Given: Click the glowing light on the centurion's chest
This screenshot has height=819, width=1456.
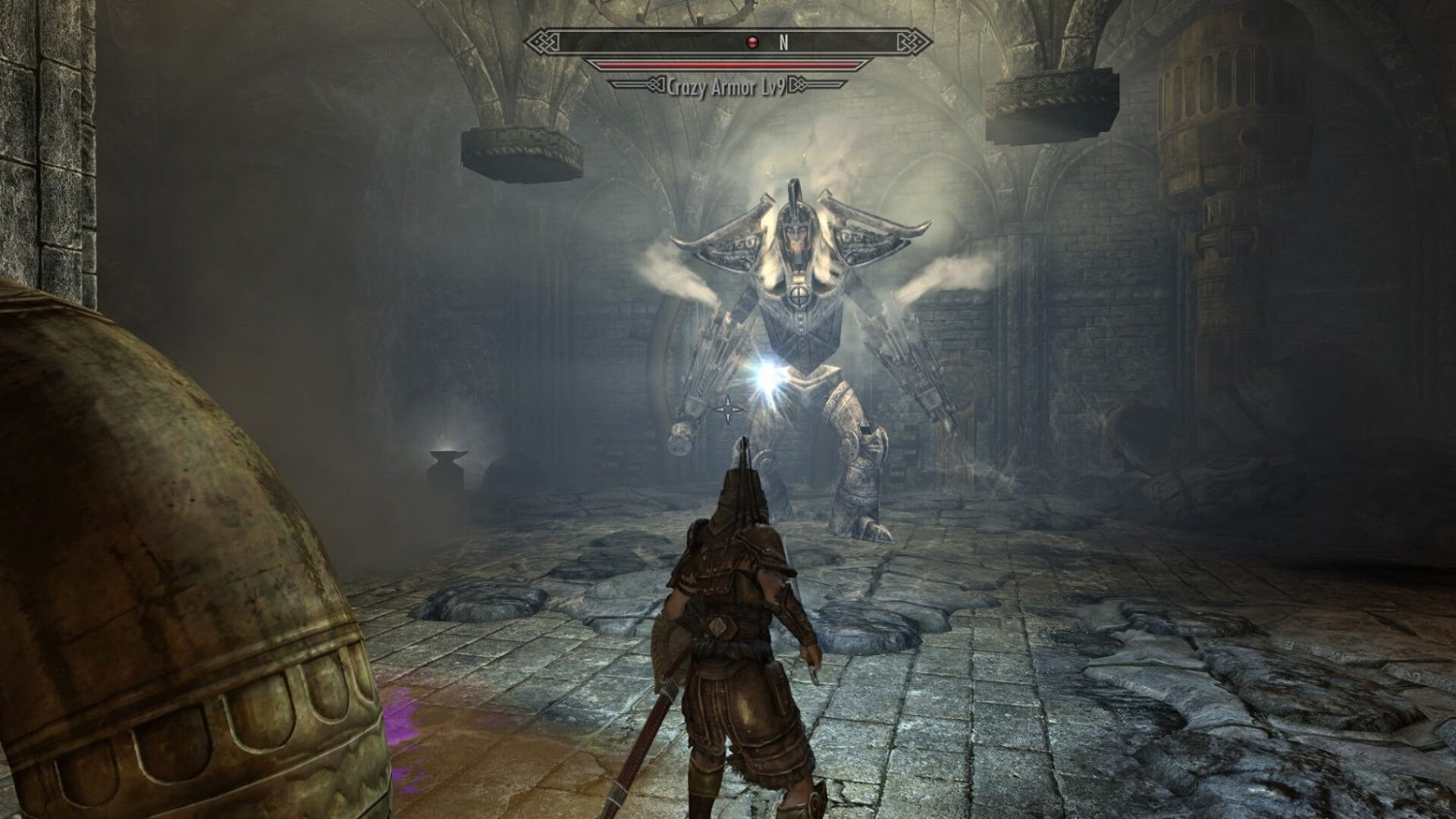Looking at the screenshot, I should coord(767,377).
